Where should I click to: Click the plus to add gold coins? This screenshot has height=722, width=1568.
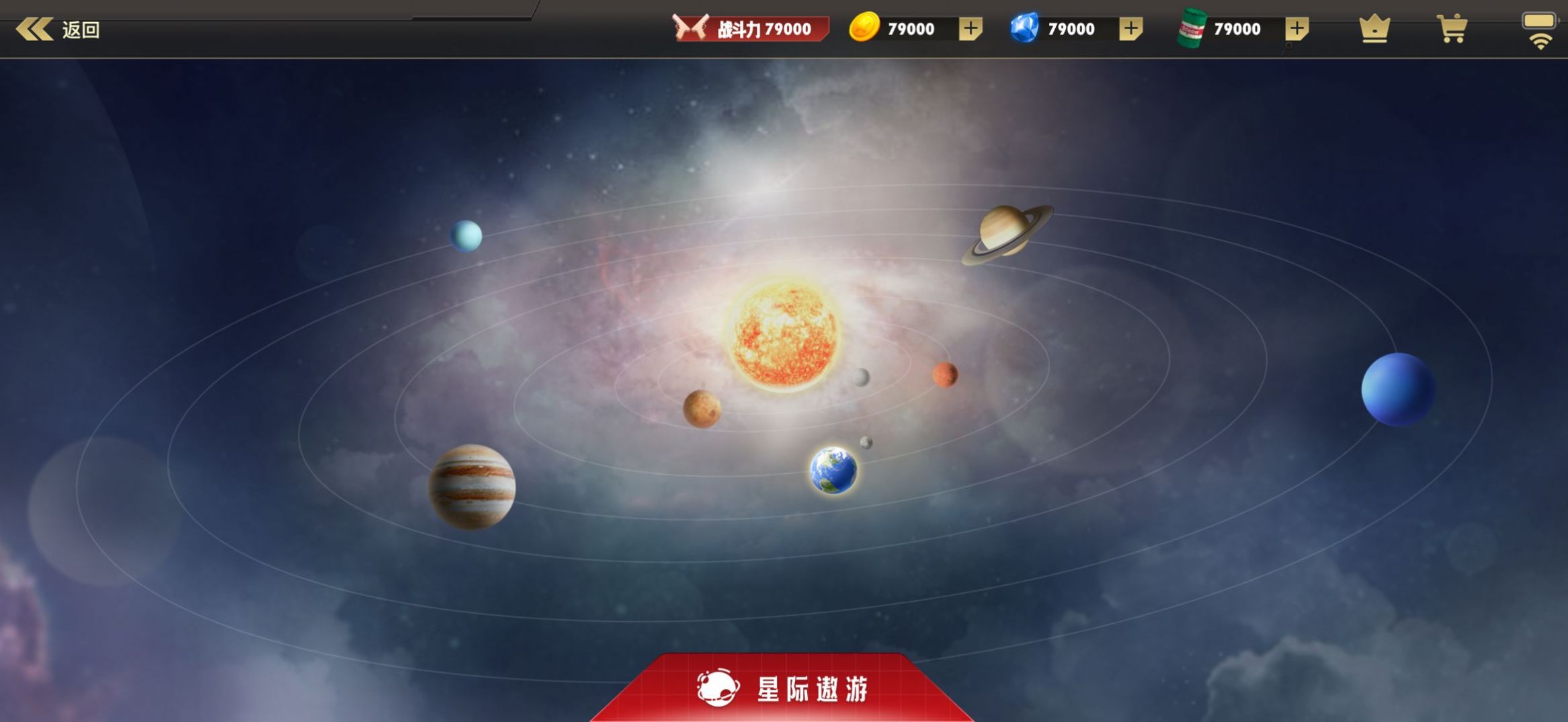(970, 28)
